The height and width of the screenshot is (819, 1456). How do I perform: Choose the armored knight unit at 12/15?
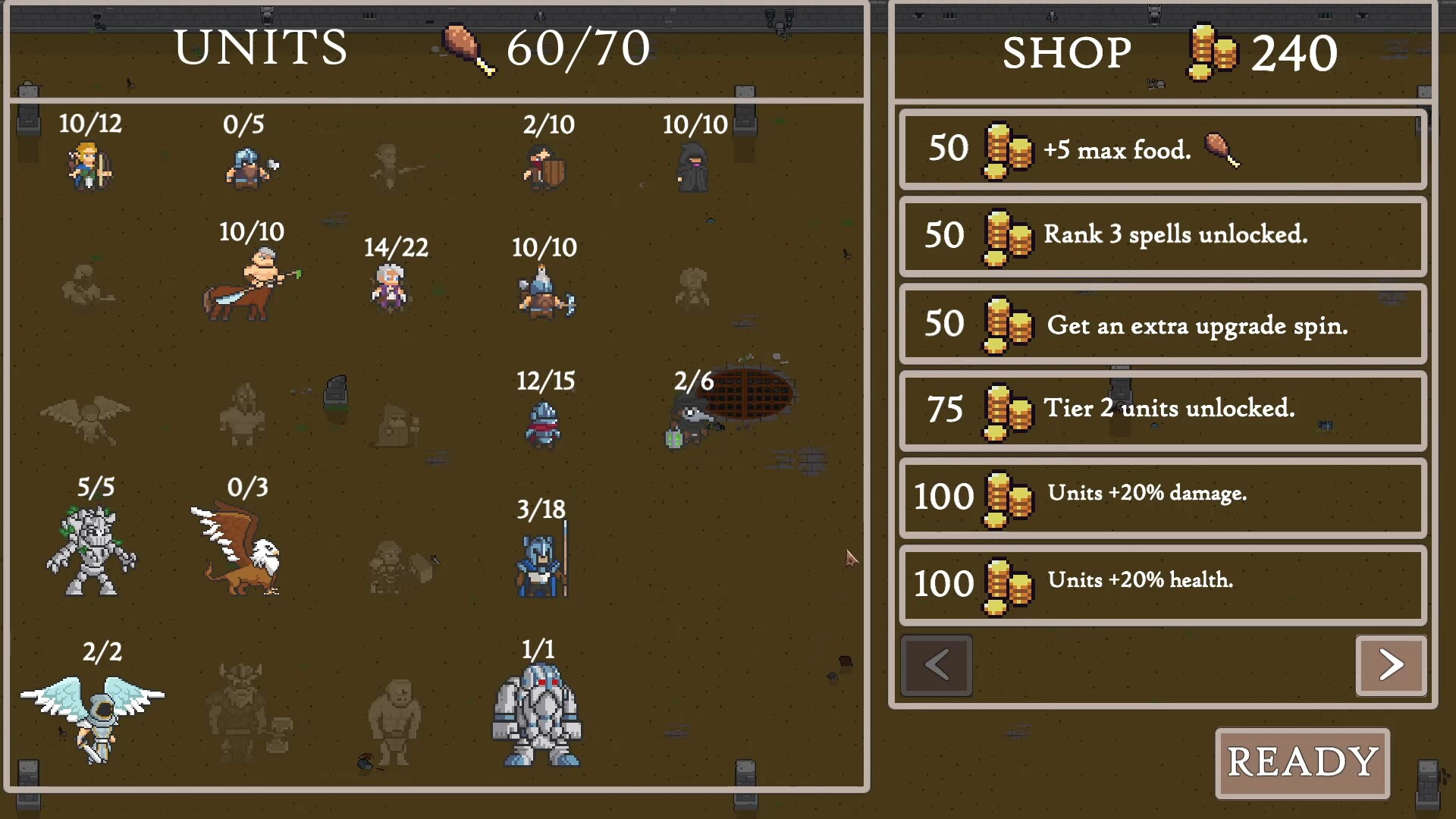tap(544, 421)
